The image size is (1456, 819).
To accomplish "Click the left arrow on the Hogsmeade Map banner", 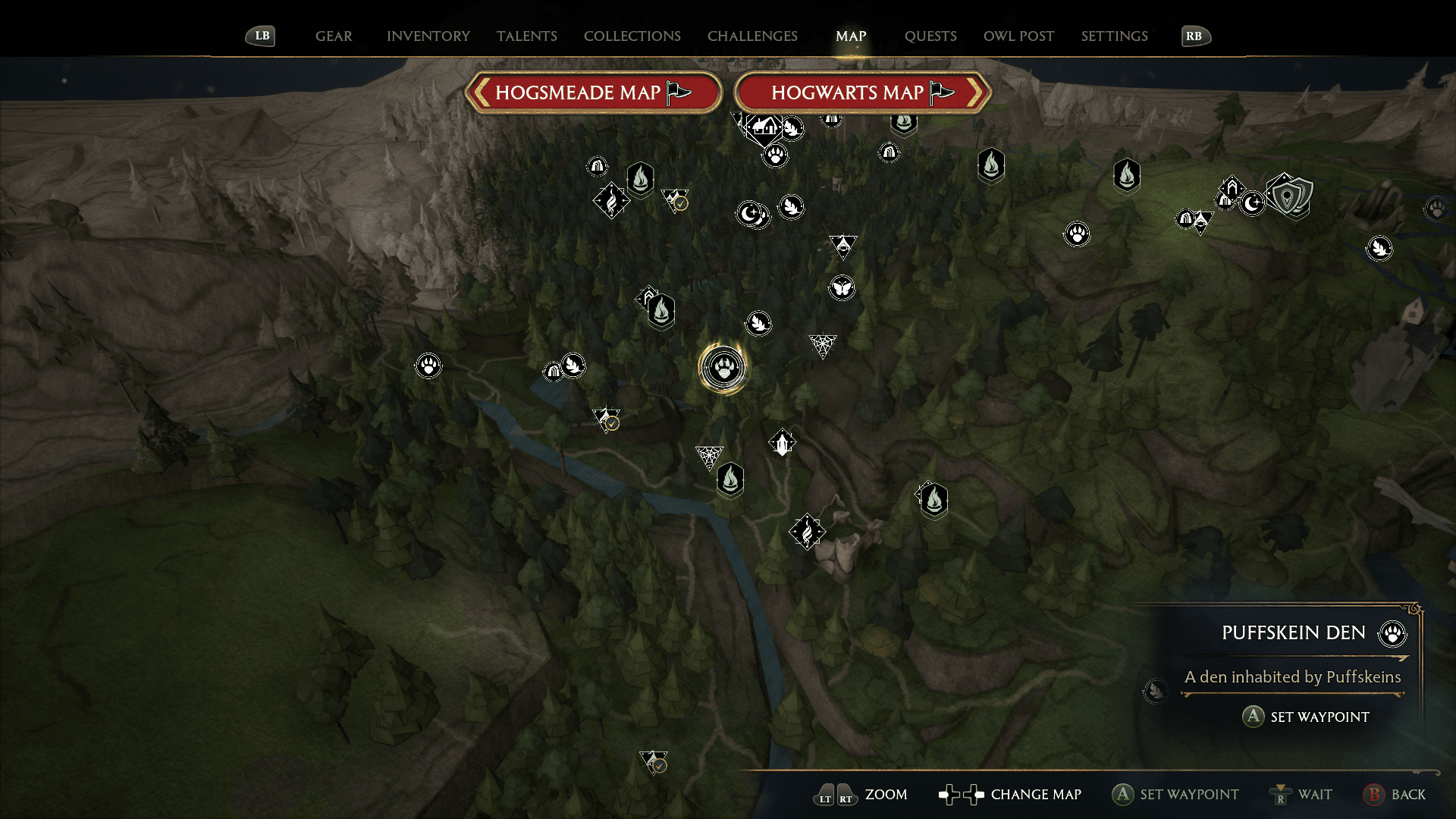I will [480, 93].
